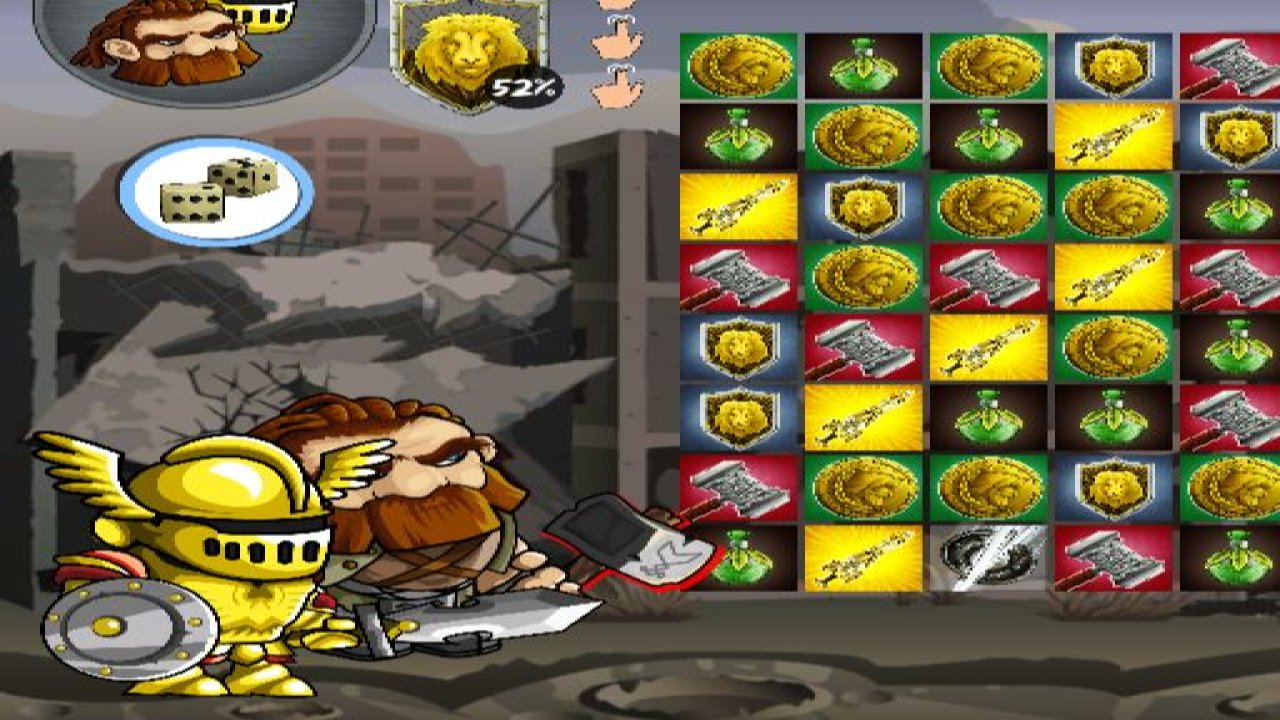
Task: Tap the grey slashed tile on the board
Action: click(x=988, y=558)
